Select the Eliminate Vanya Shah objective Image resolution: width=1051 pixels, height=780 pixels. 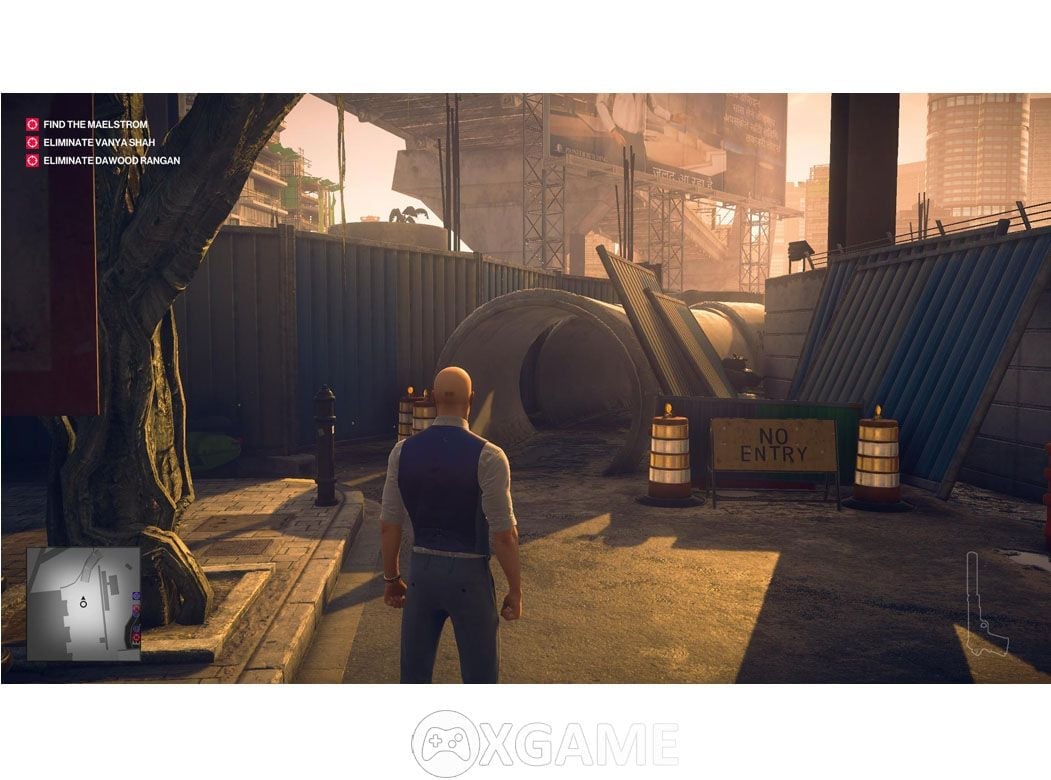coord(98,143)
